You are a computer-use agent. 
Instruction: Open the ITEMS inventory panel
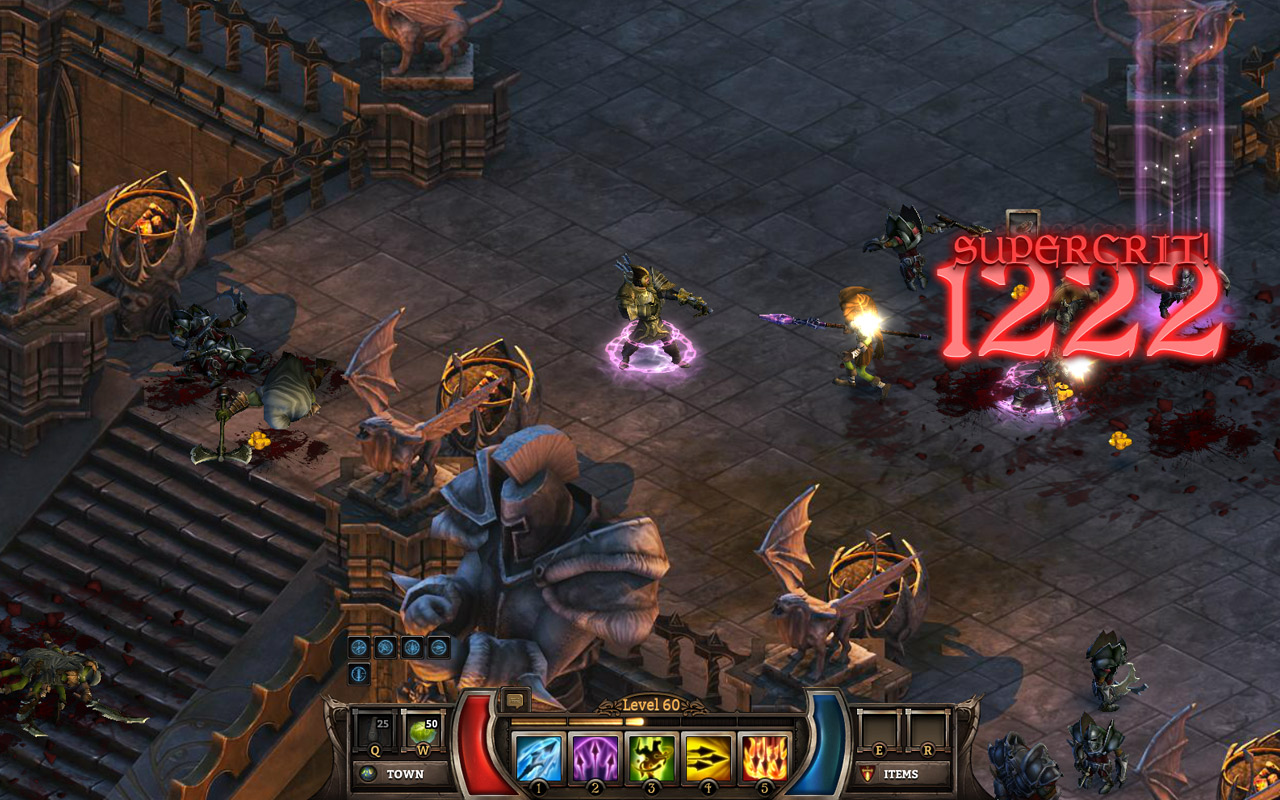pos(902,774)
